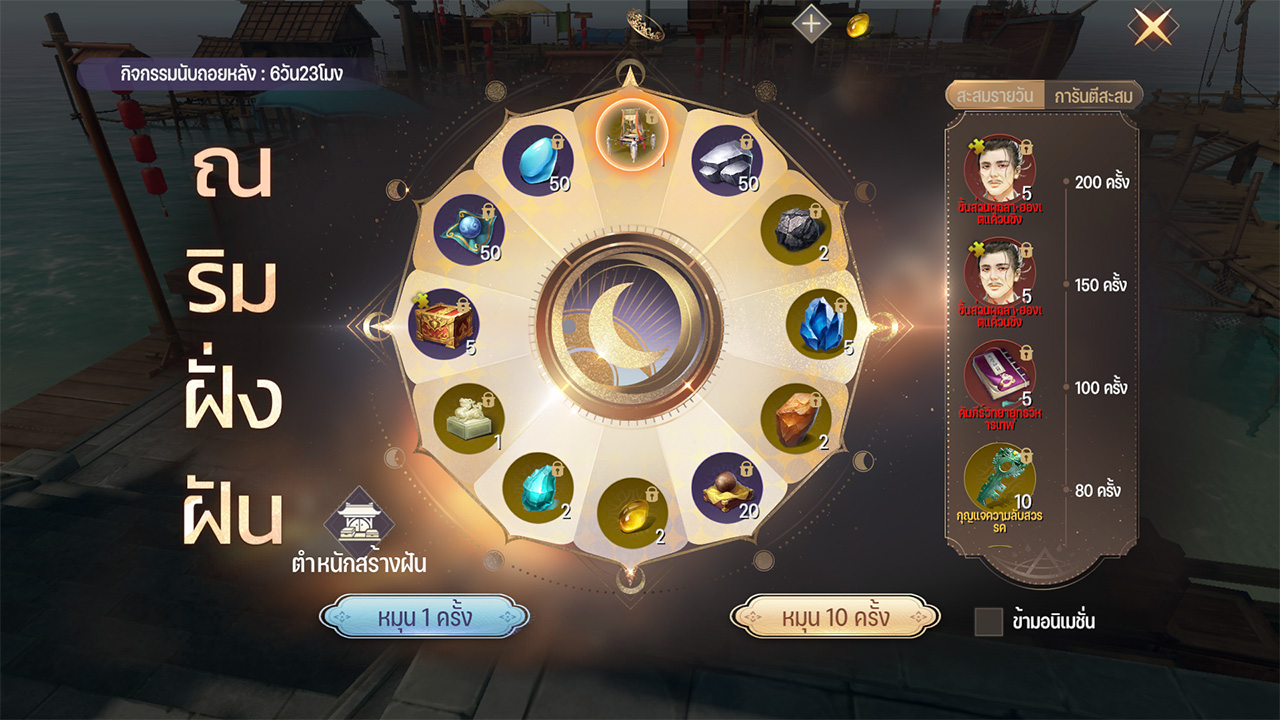
Task: Spin ten times with หมุน 10 ครั้ง
Action: click(835, 617)
